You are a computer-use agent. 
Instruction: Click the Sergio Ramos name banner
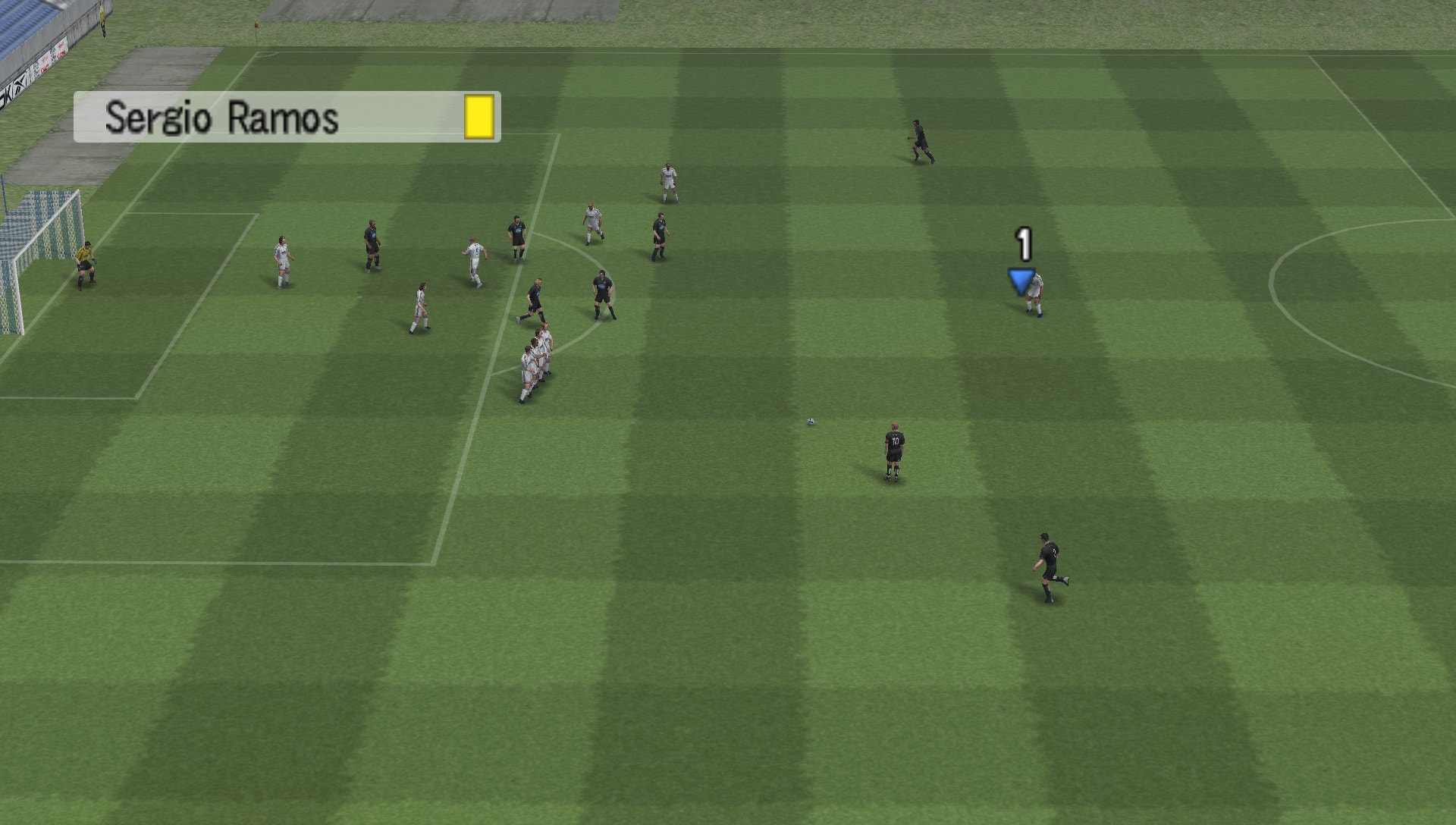(227, 118)
